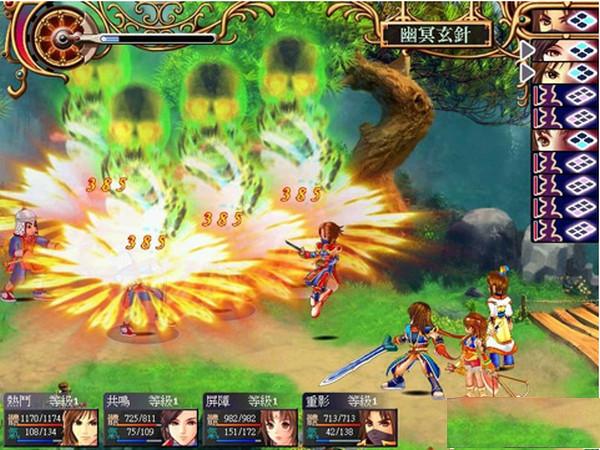Select the 共鳴 party member panel
Viewport: 600px width, 450px height.
click(150, 419)
